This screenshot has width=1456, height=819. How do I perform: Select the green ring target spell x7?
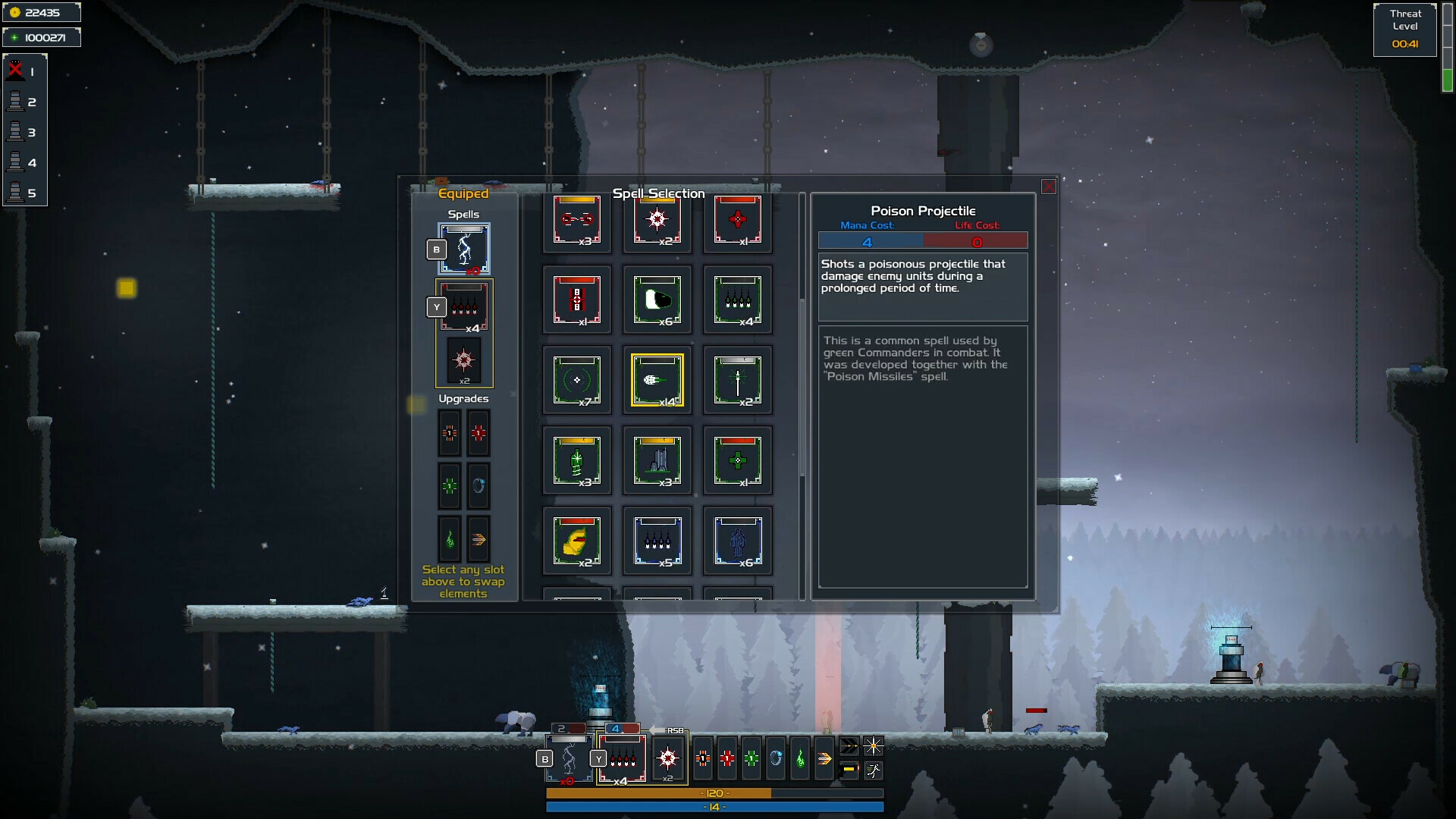(x=576, y=380)
